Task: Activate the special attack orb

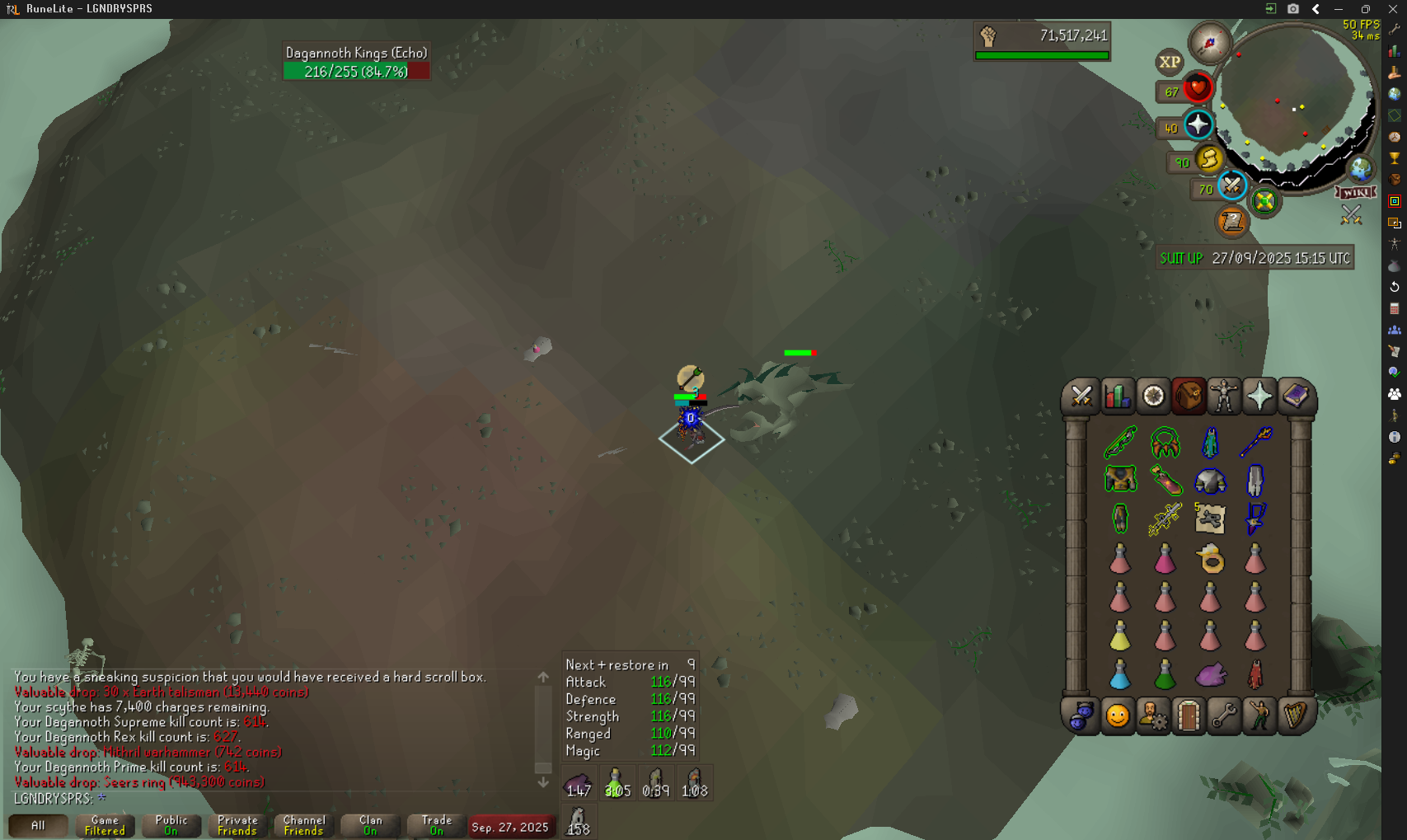Action: pyautogui.click(x=1231, y=186)
